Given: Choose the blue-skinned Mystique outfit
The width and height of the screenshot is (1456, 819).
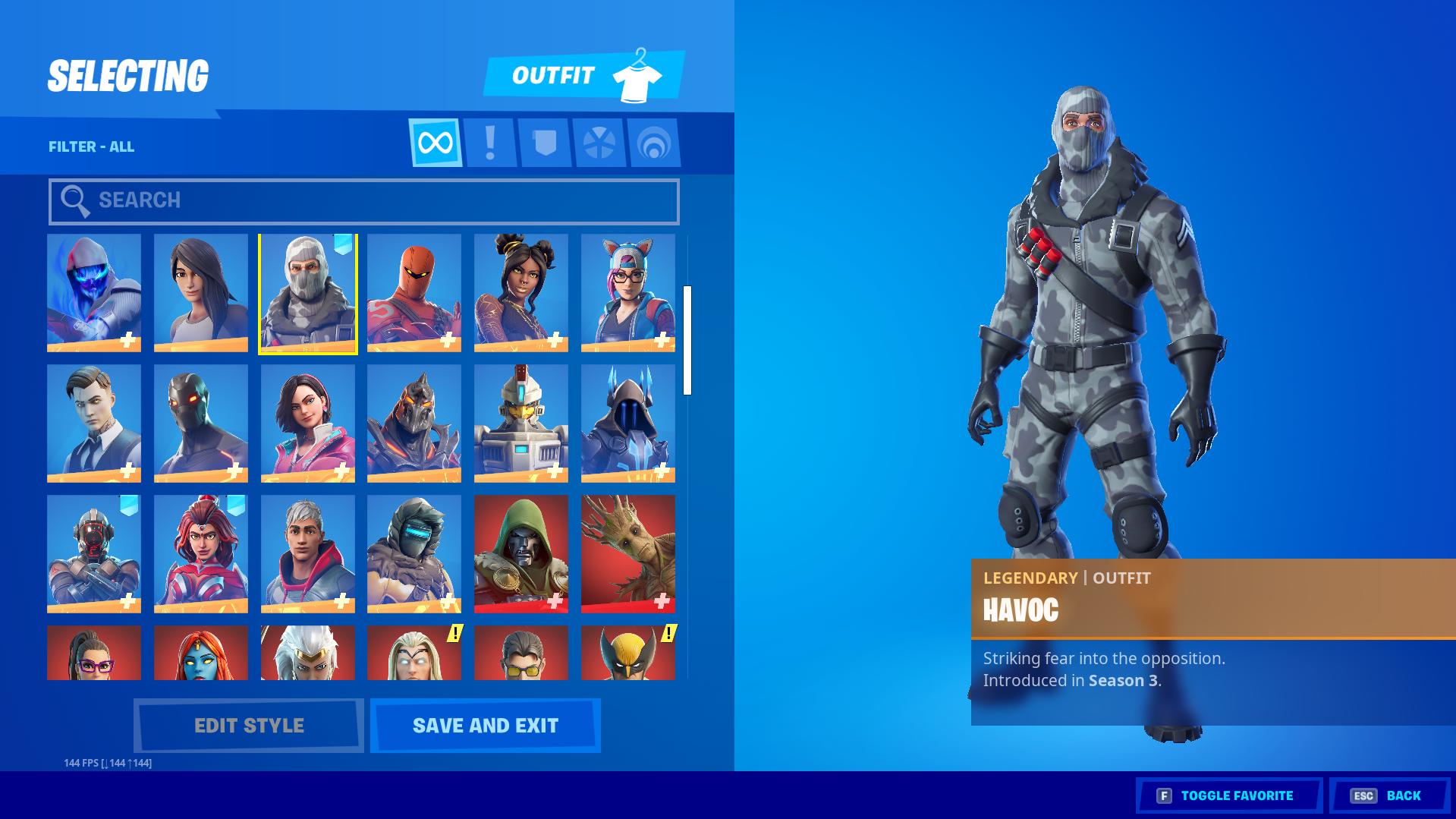Looking at the screenshot, I should click(x=200, y=653).
